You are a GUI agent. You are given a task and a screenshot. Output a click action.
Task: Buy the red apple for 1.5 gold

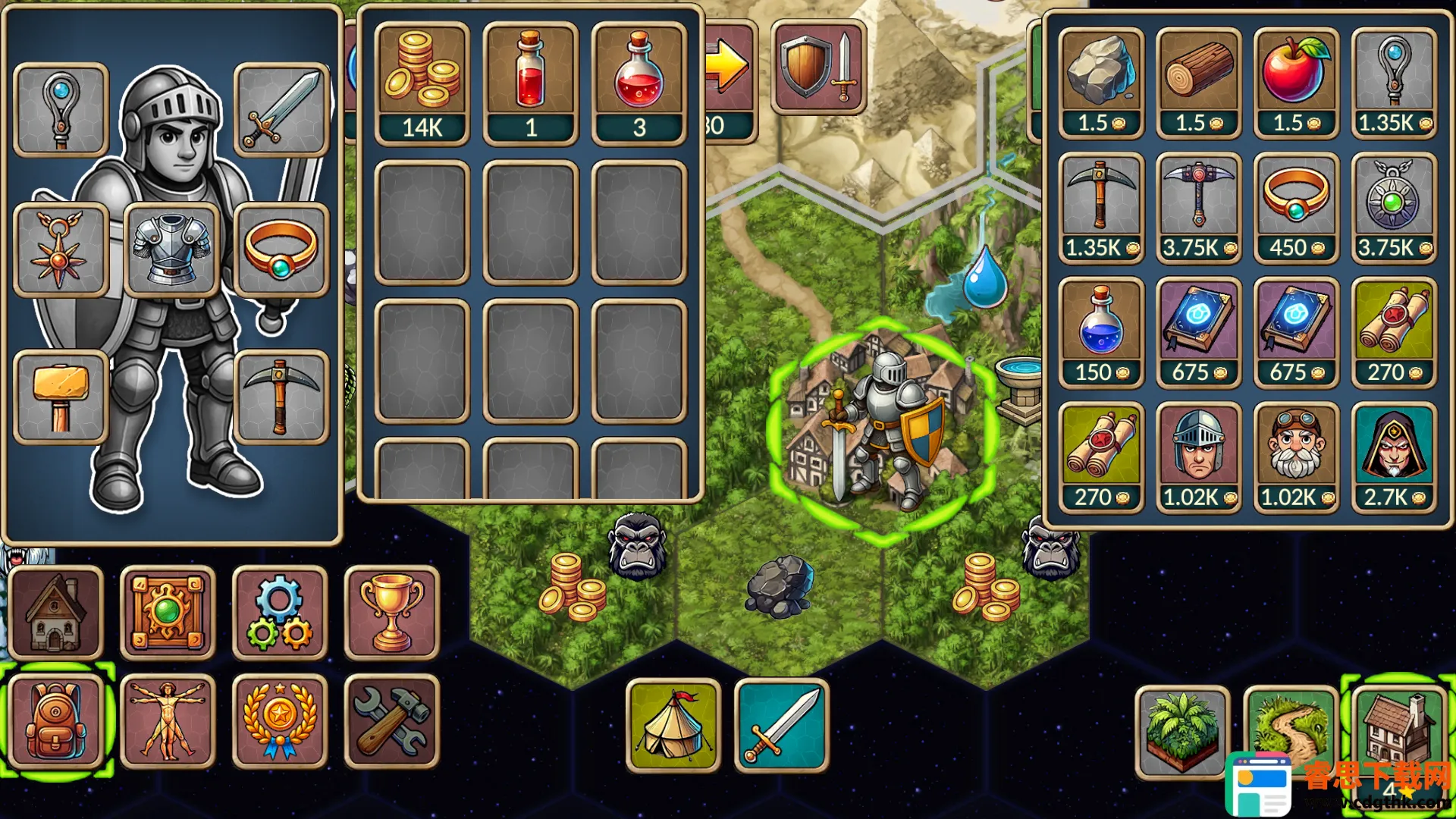[1296, 83]
